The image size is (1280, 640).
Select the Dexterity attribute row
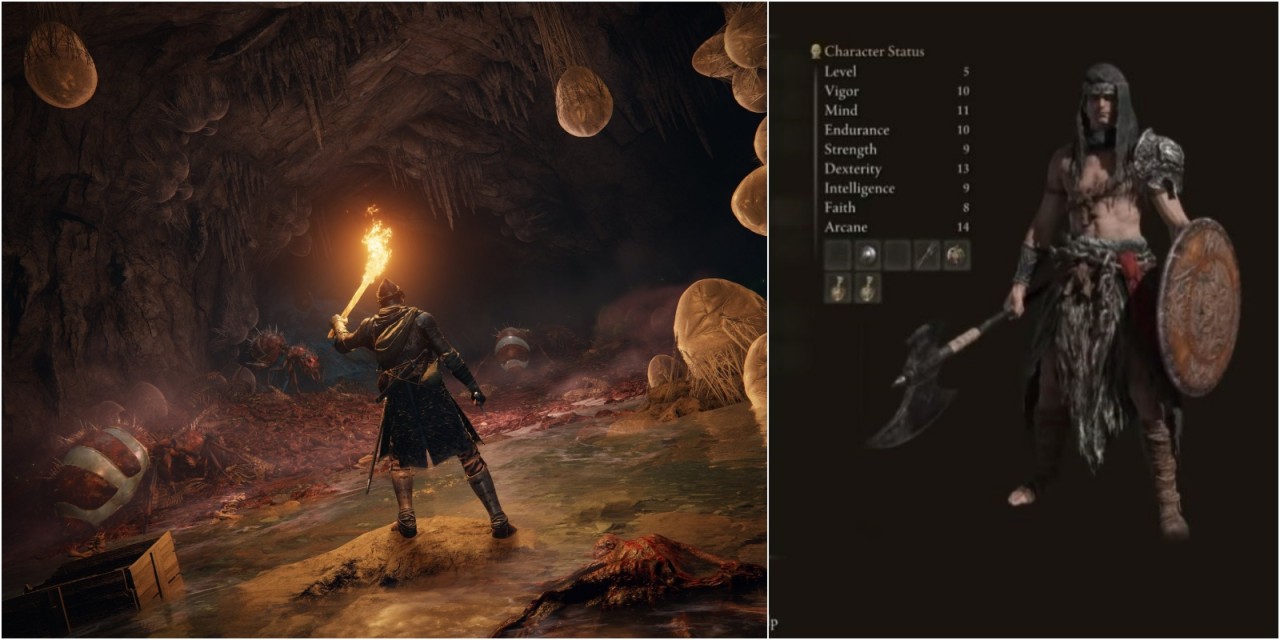point(896,169)
